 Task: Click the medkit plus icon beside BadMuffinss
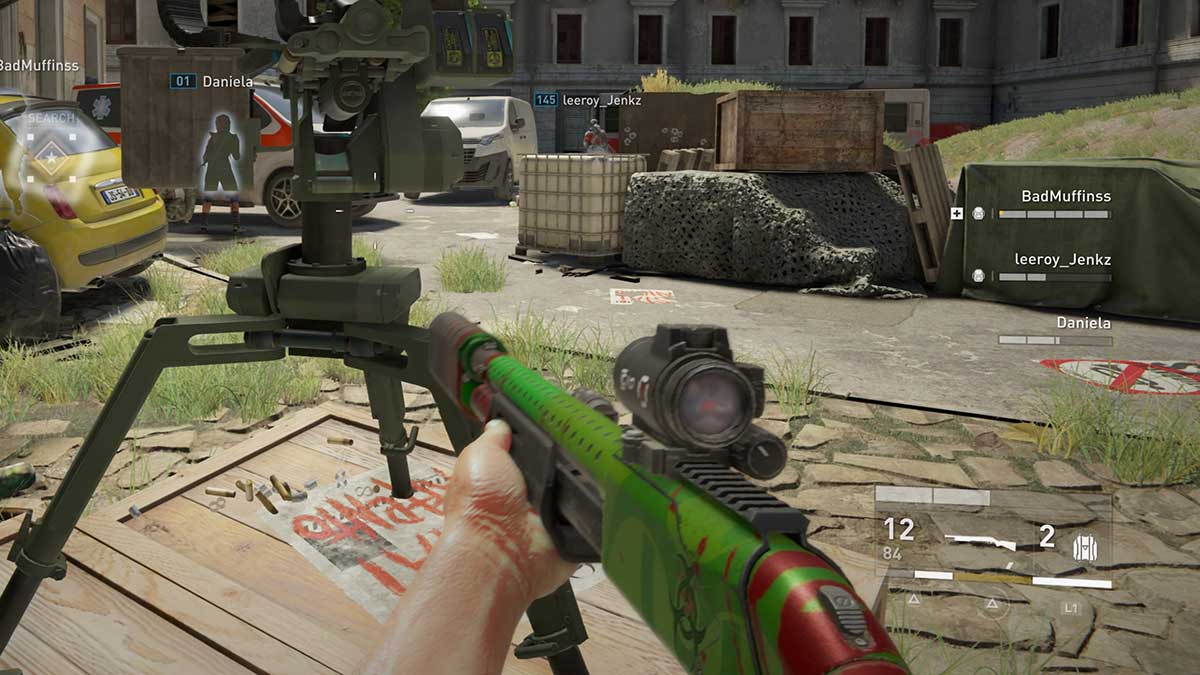coord(957,213)
